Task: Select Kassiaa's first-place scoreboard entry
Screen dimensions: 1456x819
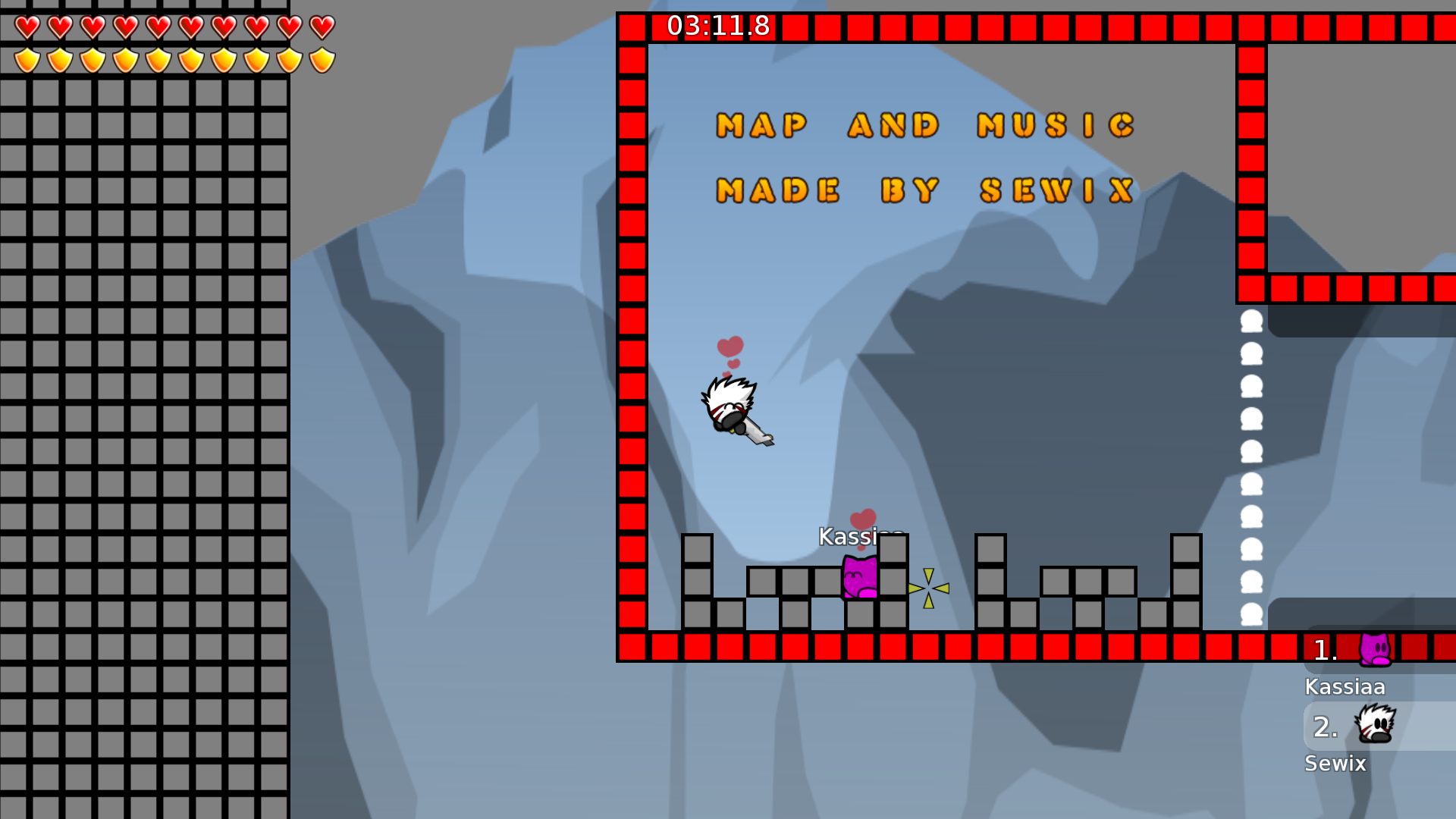Action: click(x=1377, y=651)
